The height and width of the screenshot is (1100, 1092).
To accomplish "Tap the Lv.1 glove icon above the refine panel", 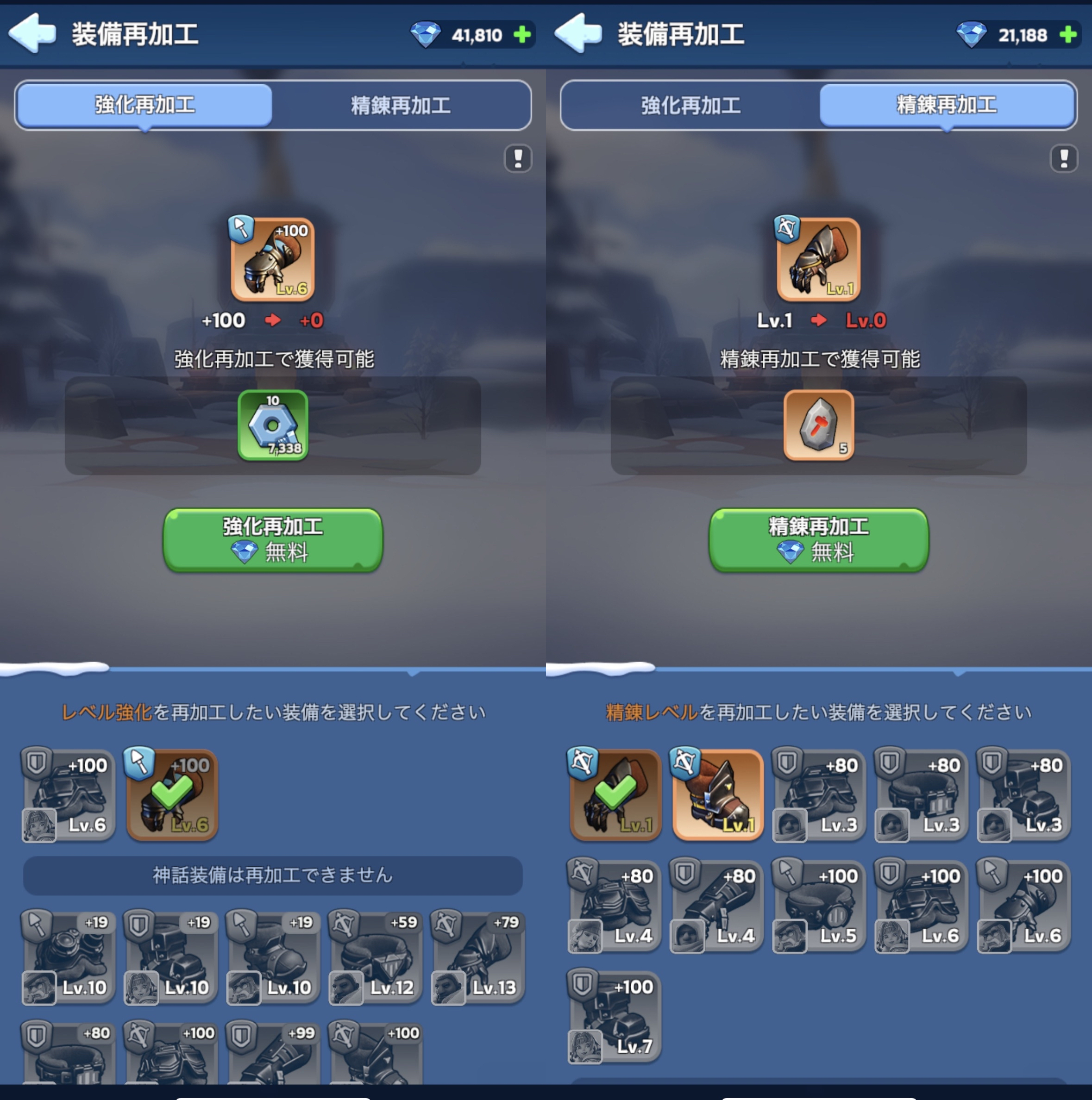I will [818, 261].
